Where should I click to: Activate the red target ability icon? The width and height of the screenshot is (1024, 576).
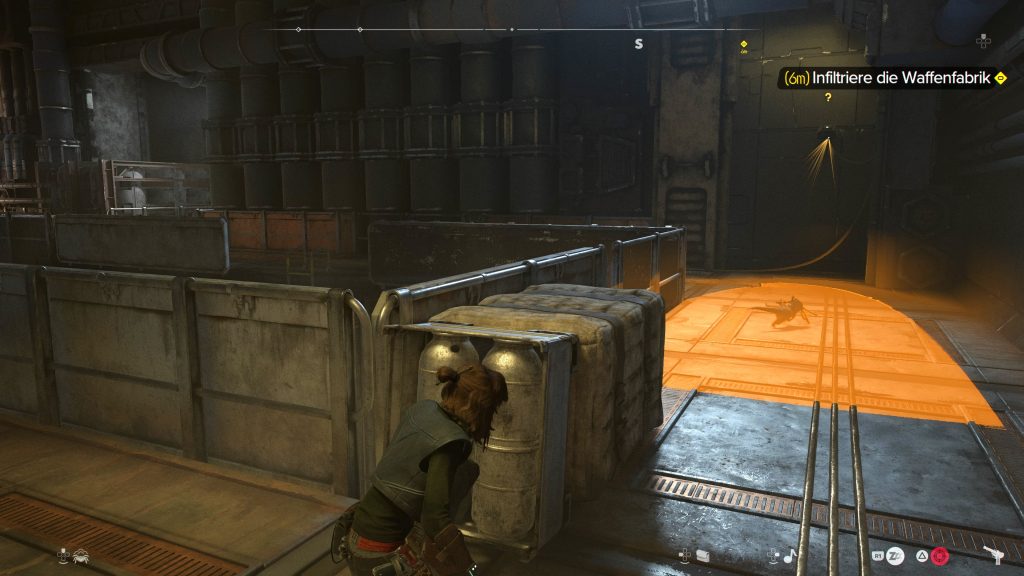click(940, 555)
